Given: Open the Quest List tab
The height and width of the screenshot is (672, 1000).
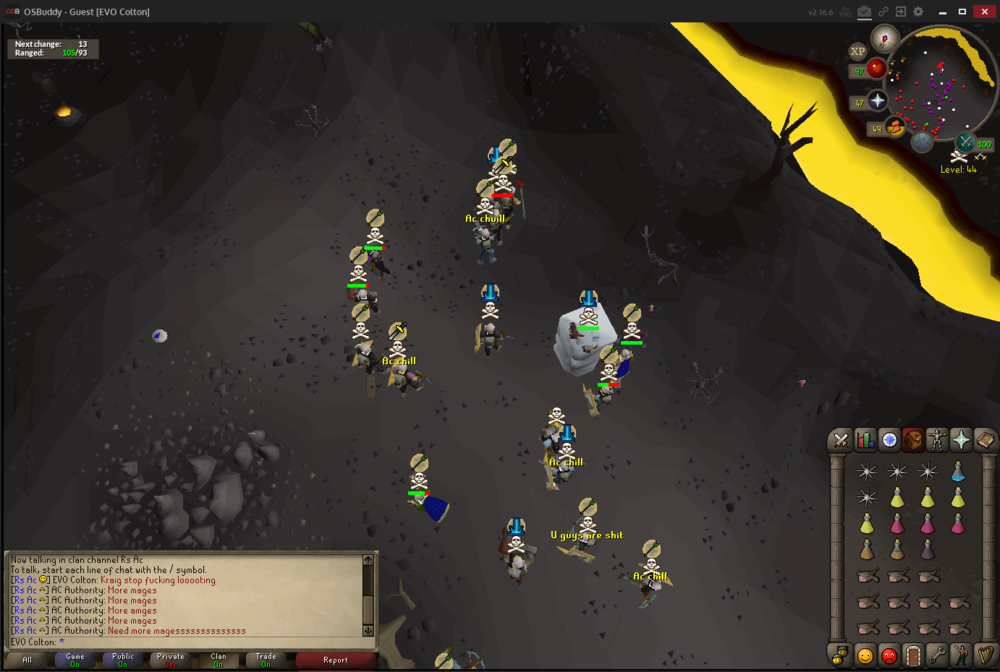Looking at the screenshot, I should coord(889,440).
